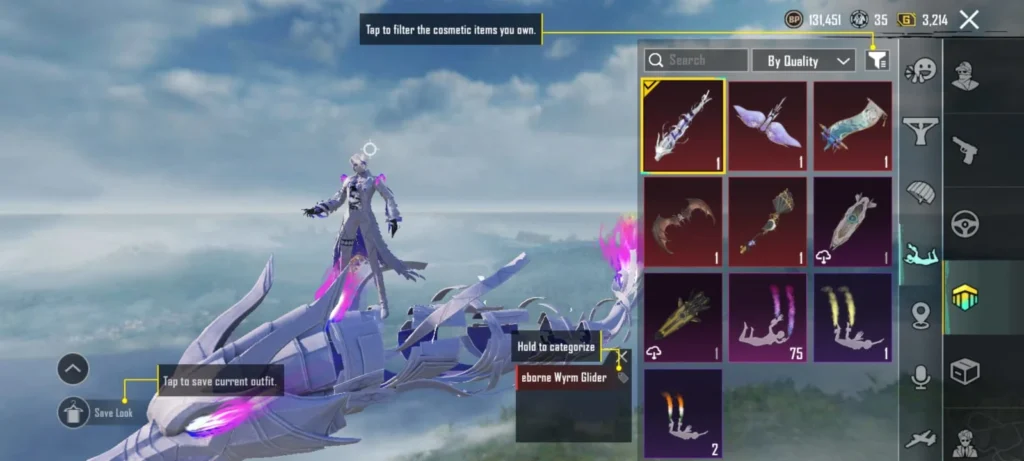Select the golden glider with cloud icon
The height and width of the screenshot is (461, 1024).
tap(682, 317)
